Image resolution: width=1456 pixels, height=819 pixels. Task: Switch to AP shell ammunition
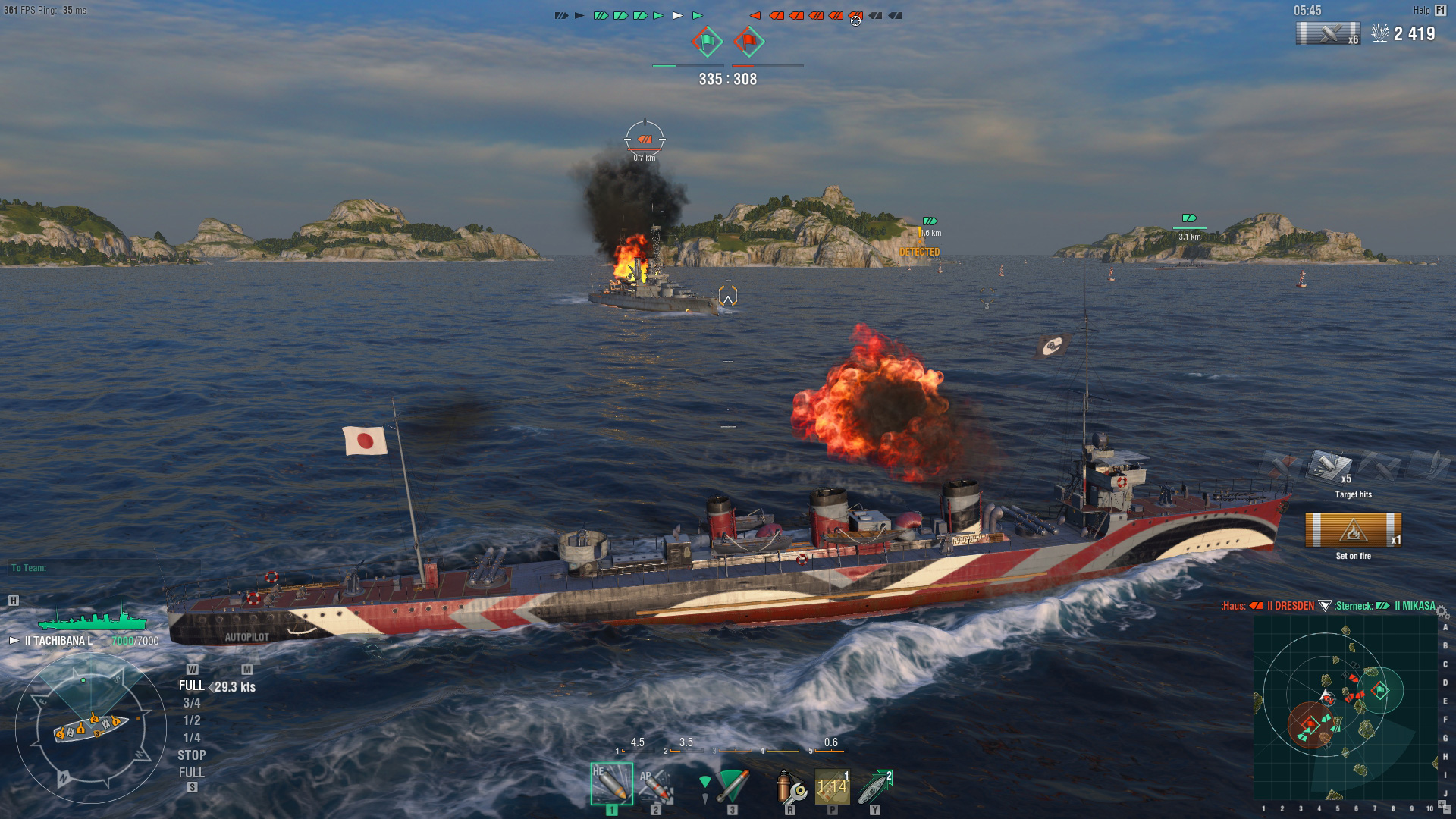[654, 786]
